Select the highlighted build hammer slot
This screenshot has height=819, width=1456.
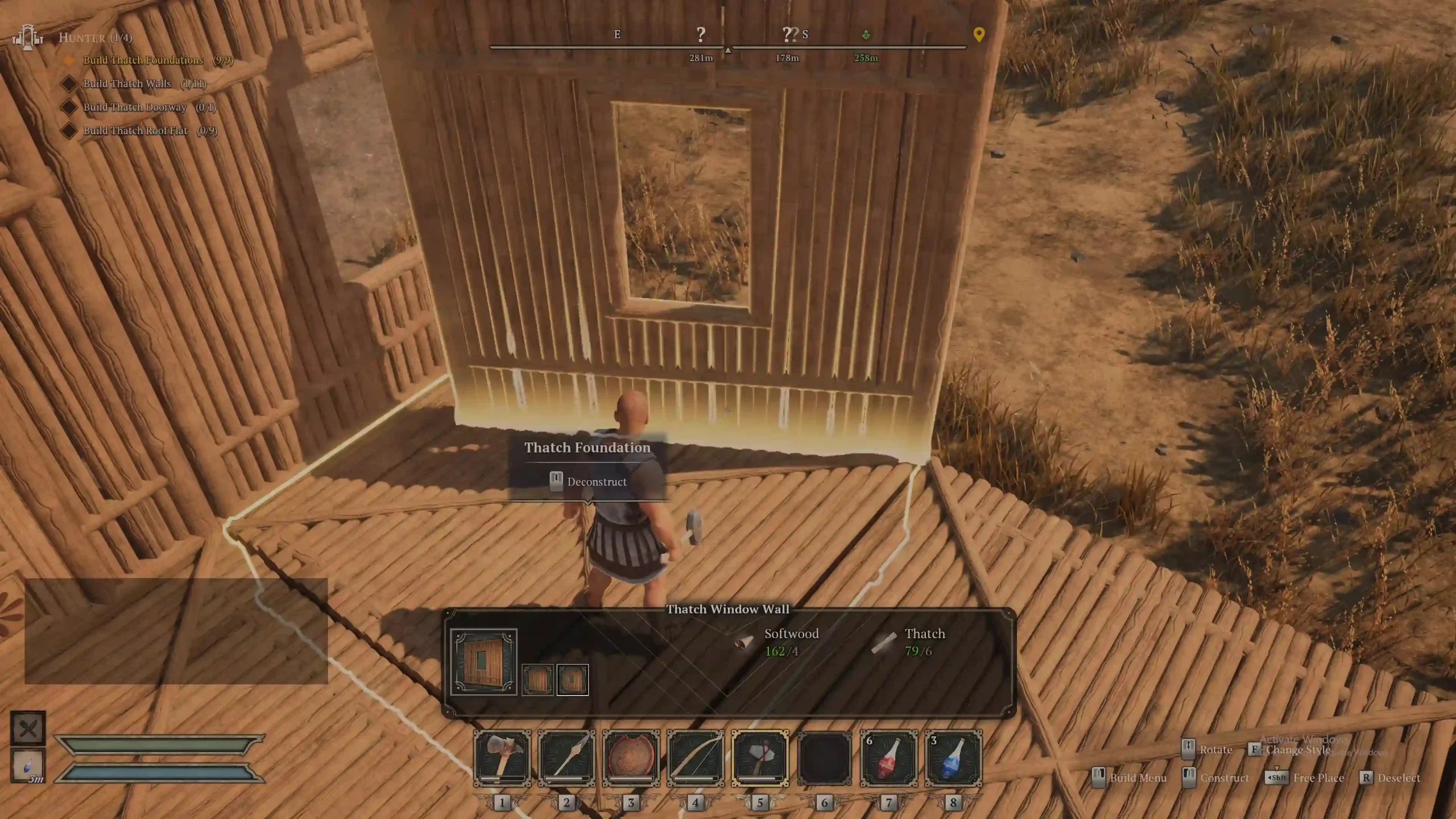pos(760,758)
